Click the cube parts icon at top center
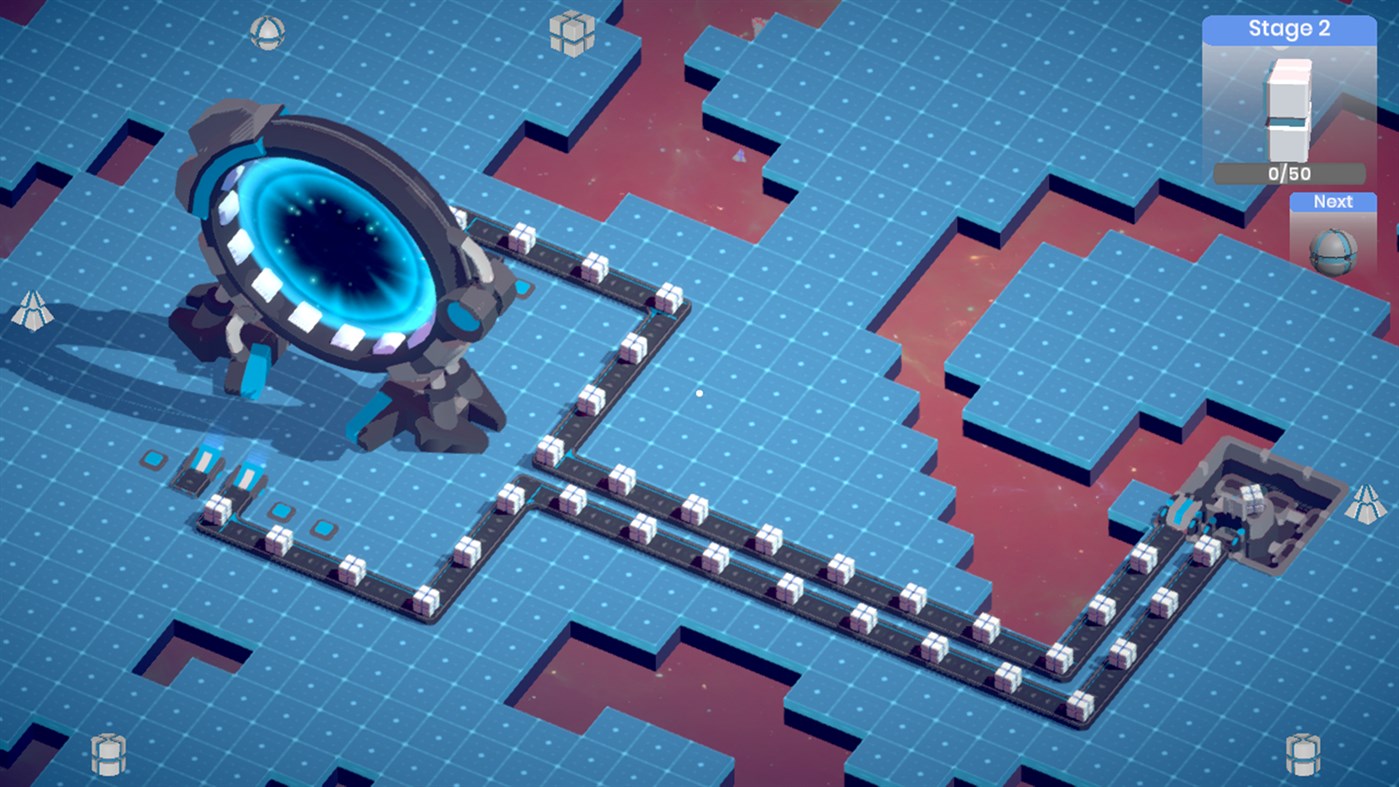The width and height of the screenshot is (1399, 787). pos(573,34)
